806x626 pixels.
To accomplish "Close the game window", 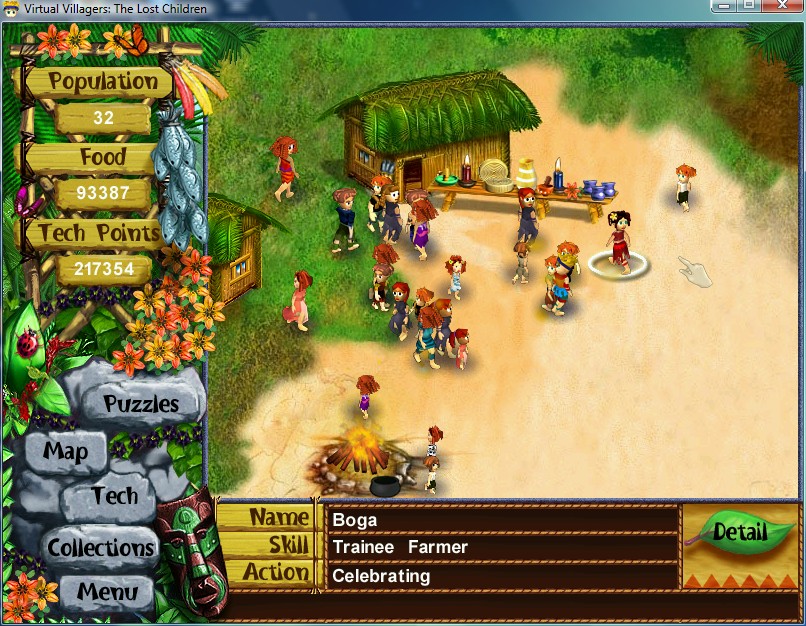I will click(782, 6).
